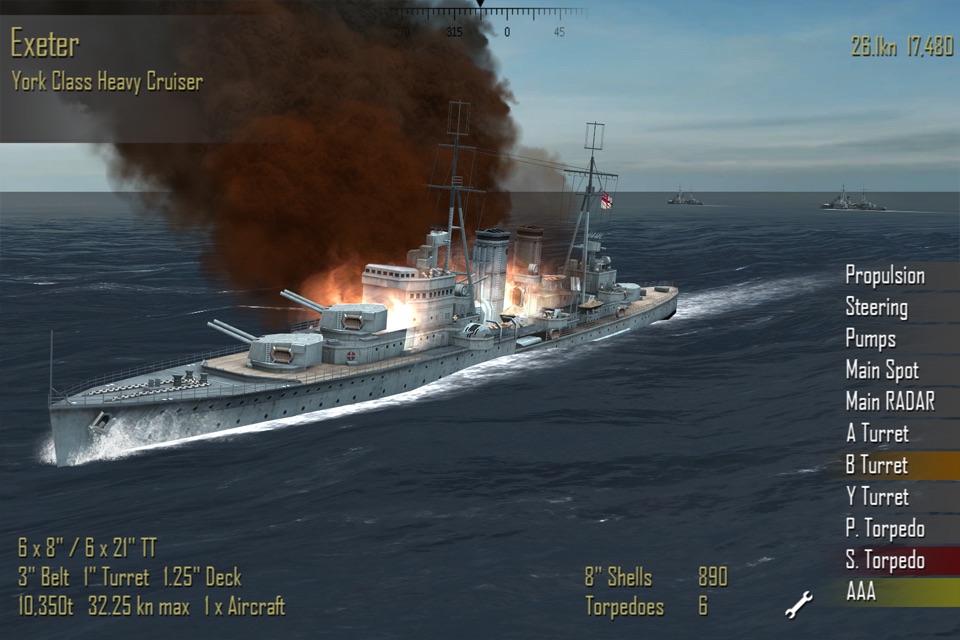Click the compass heading bar

click(x=480, y=20)
